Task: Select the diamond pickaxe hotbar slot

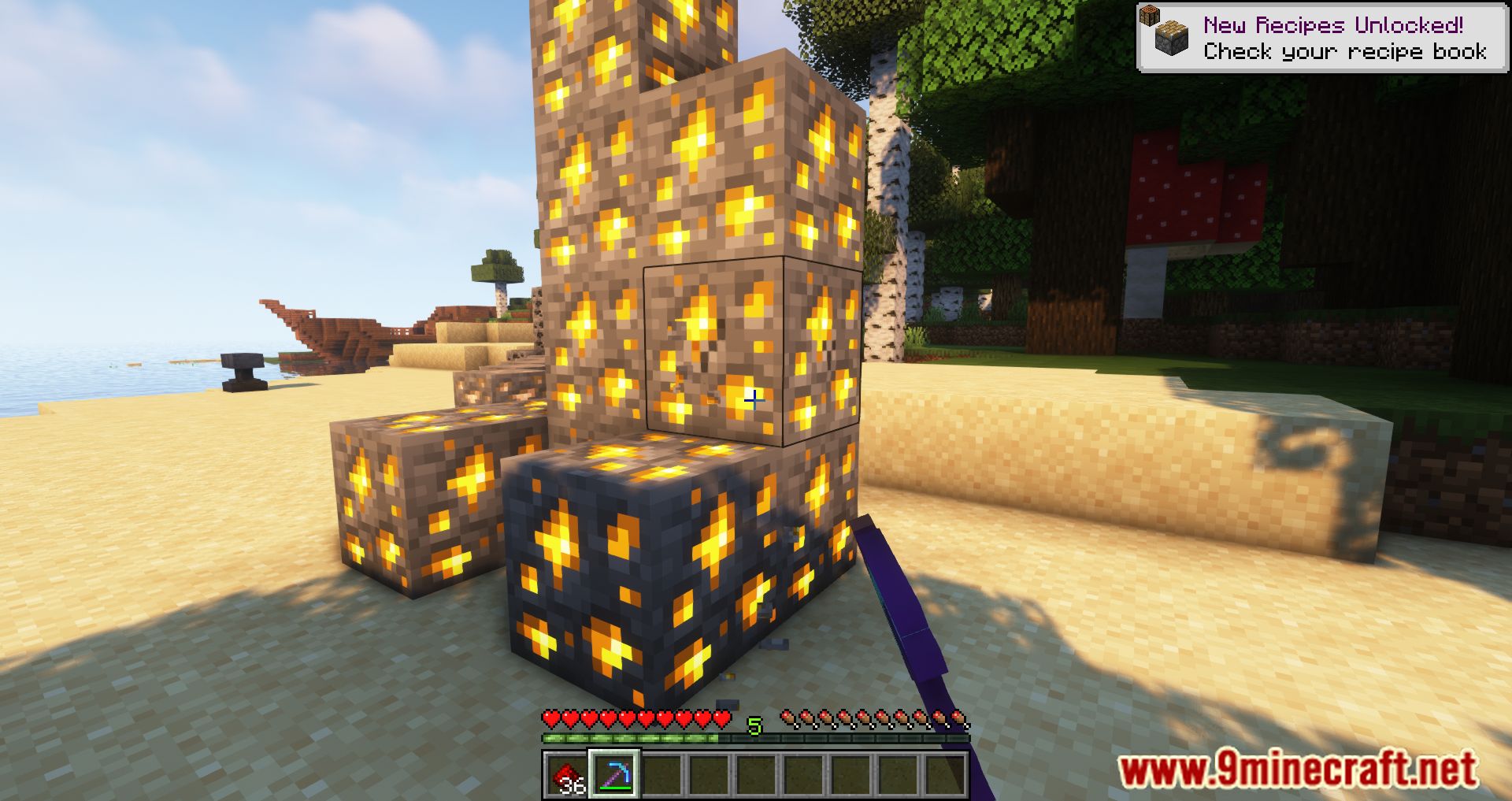Action: click(614, 773)
